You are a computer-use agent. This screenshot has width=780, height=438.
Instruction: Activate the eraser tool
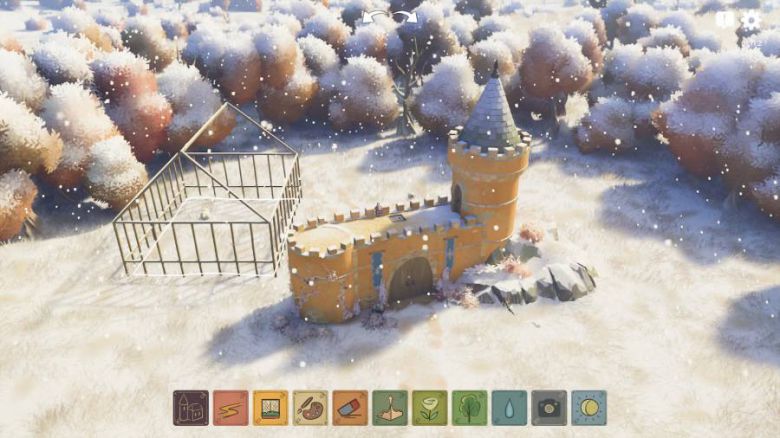click(350, 407)
